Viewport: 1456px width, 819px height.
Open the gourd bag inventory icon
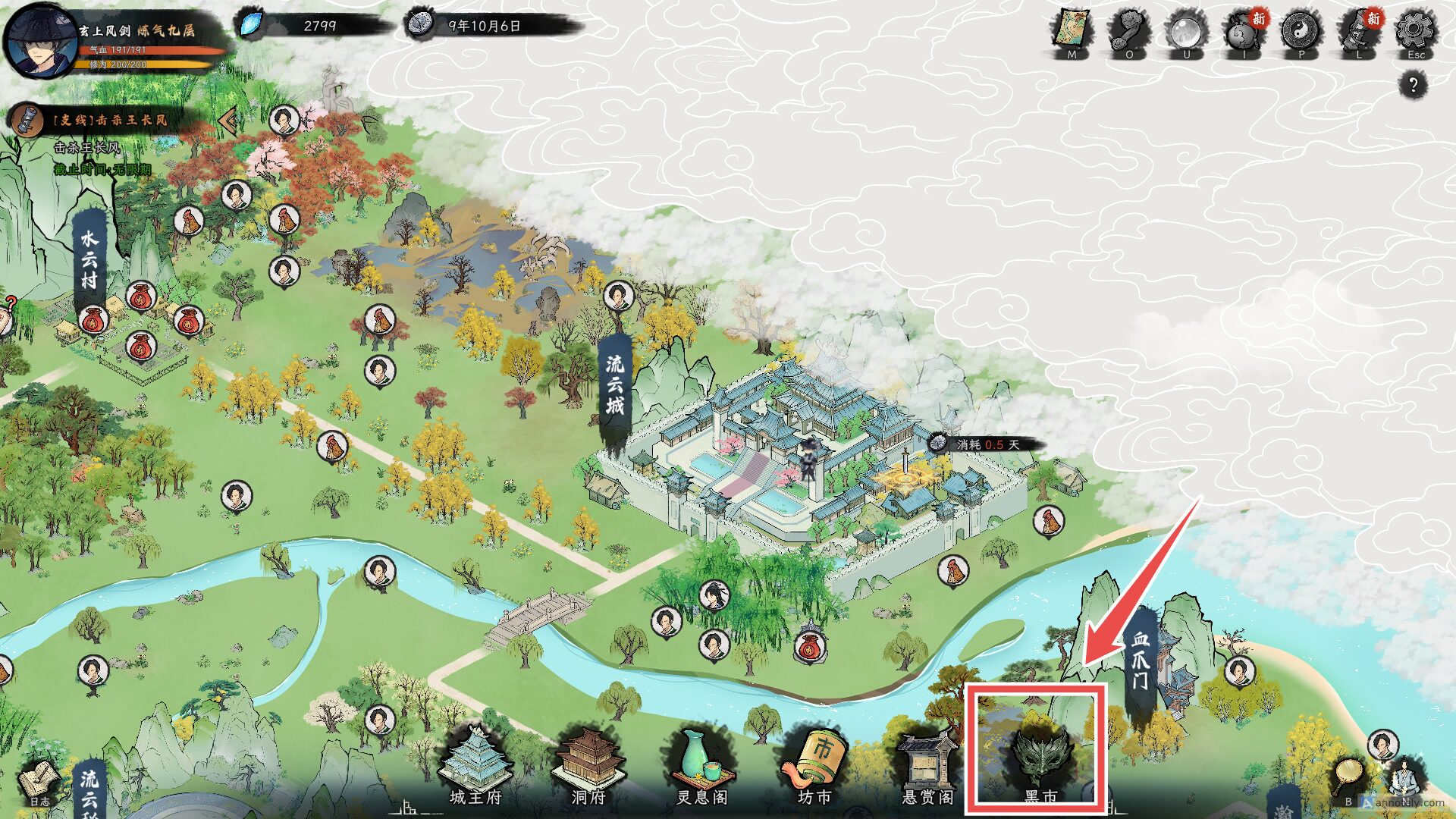[1244, 33]
